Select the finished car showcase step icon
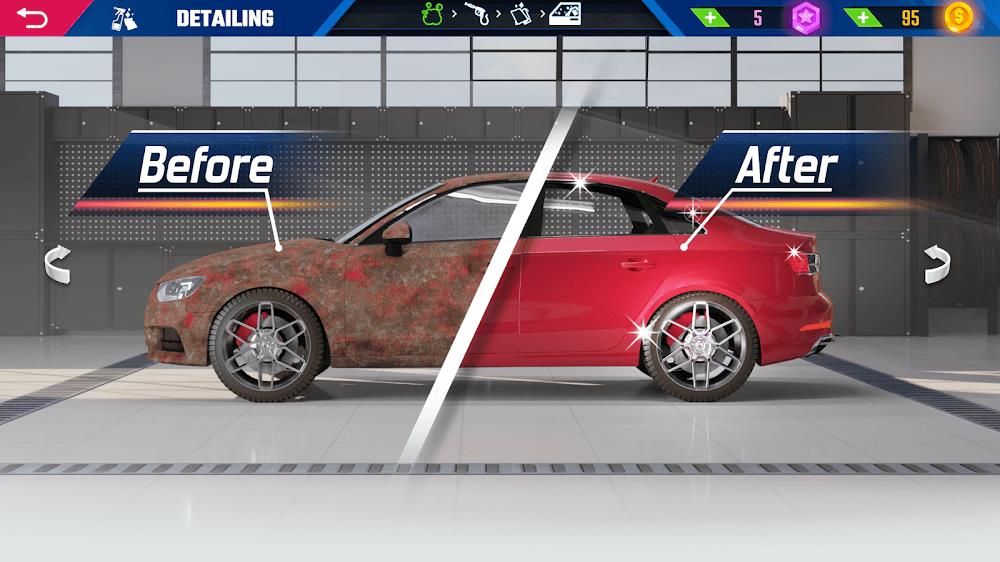 click(x=566, y=15)
